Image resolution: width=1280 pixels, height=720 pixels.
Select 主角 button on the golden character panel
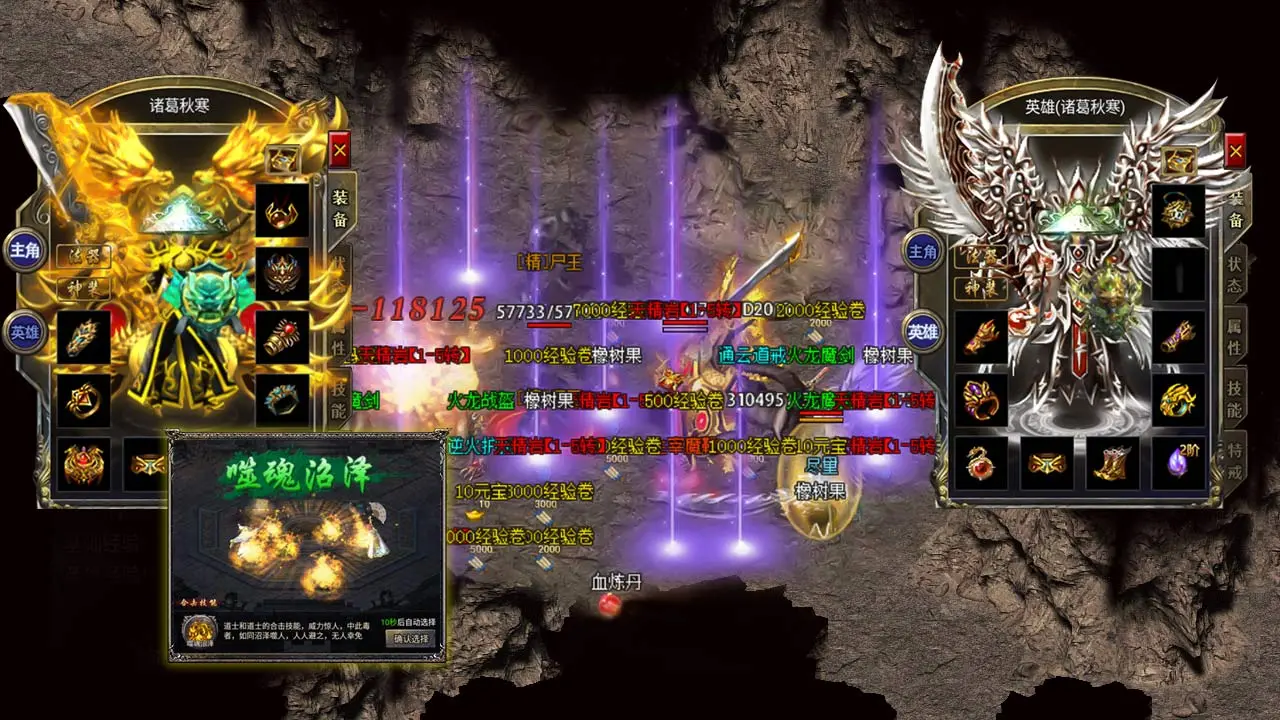pos(25,250)
